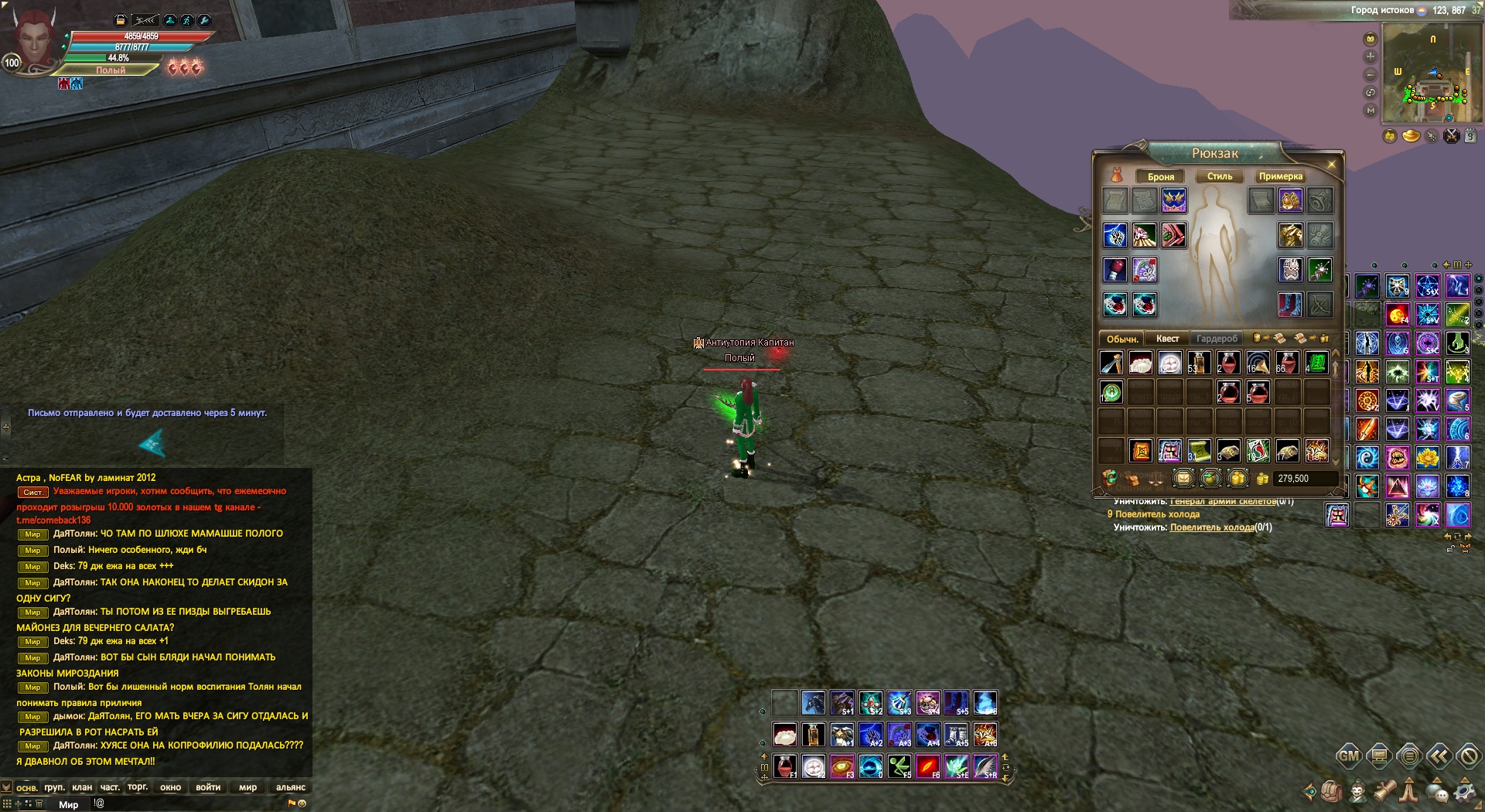Open the GM help button
This screenshot has width=1485, height=812.
click(x=1348, y=756)
